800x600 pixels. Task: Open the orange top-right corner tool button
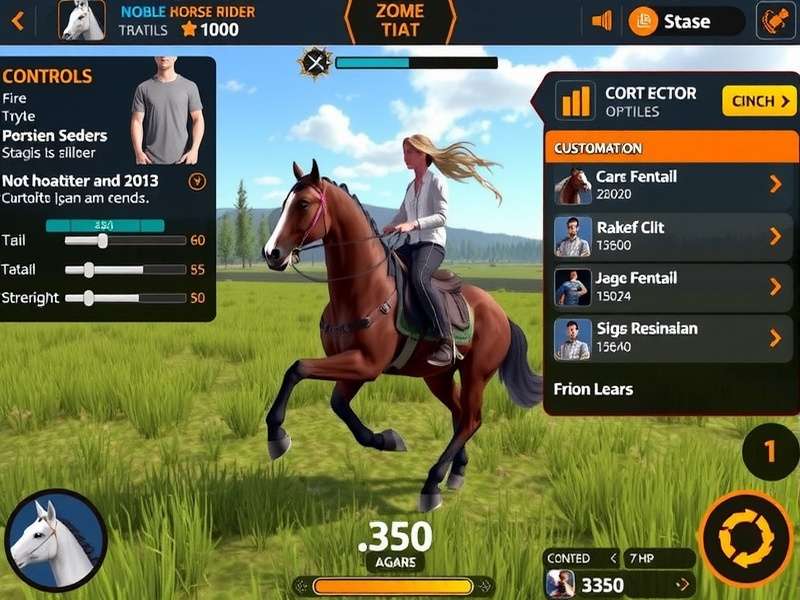(x=775, y=21)
